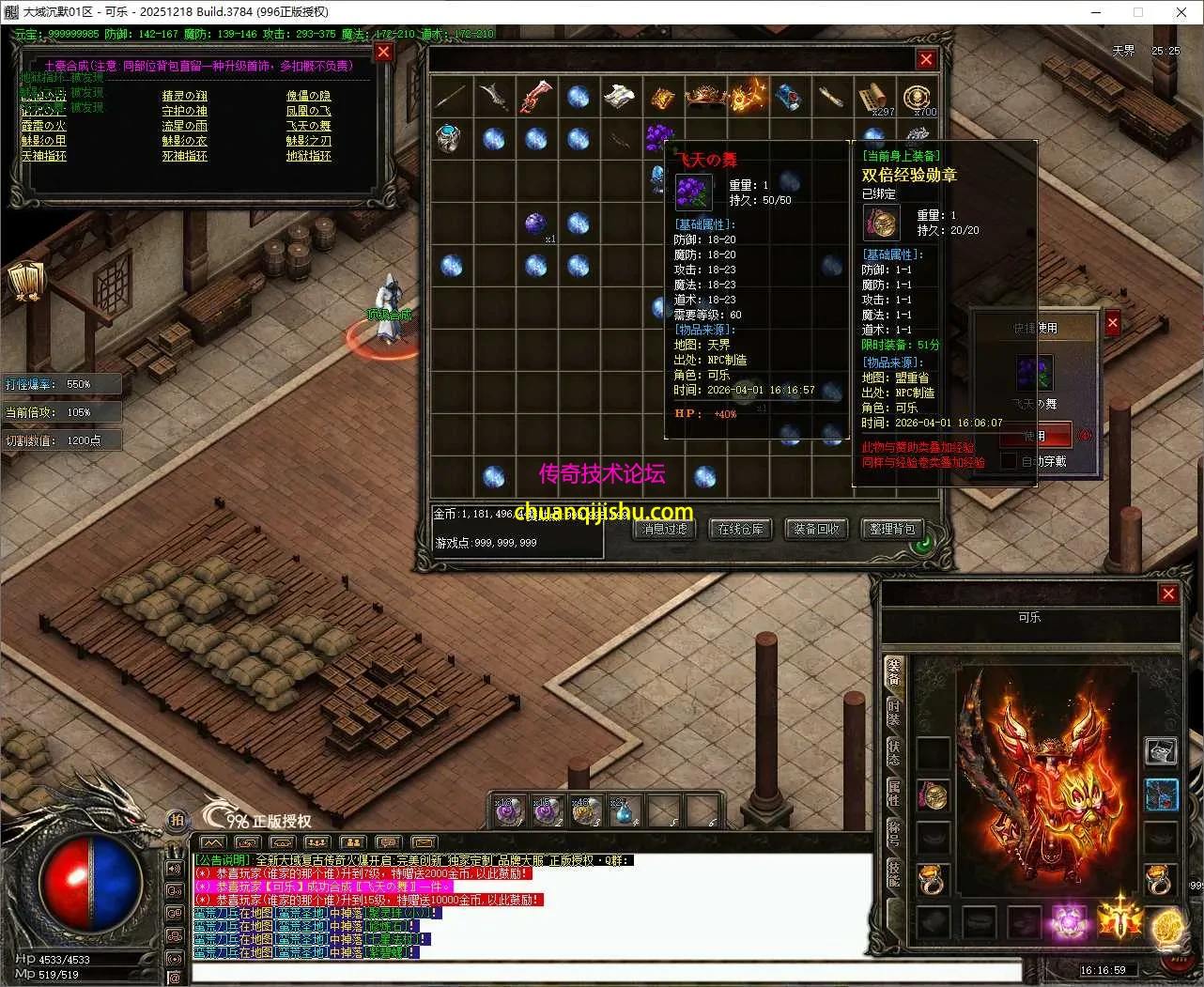1204x987 pixels.
Task: Open the 消息过滤 message filter
Action: click(665, 530)
